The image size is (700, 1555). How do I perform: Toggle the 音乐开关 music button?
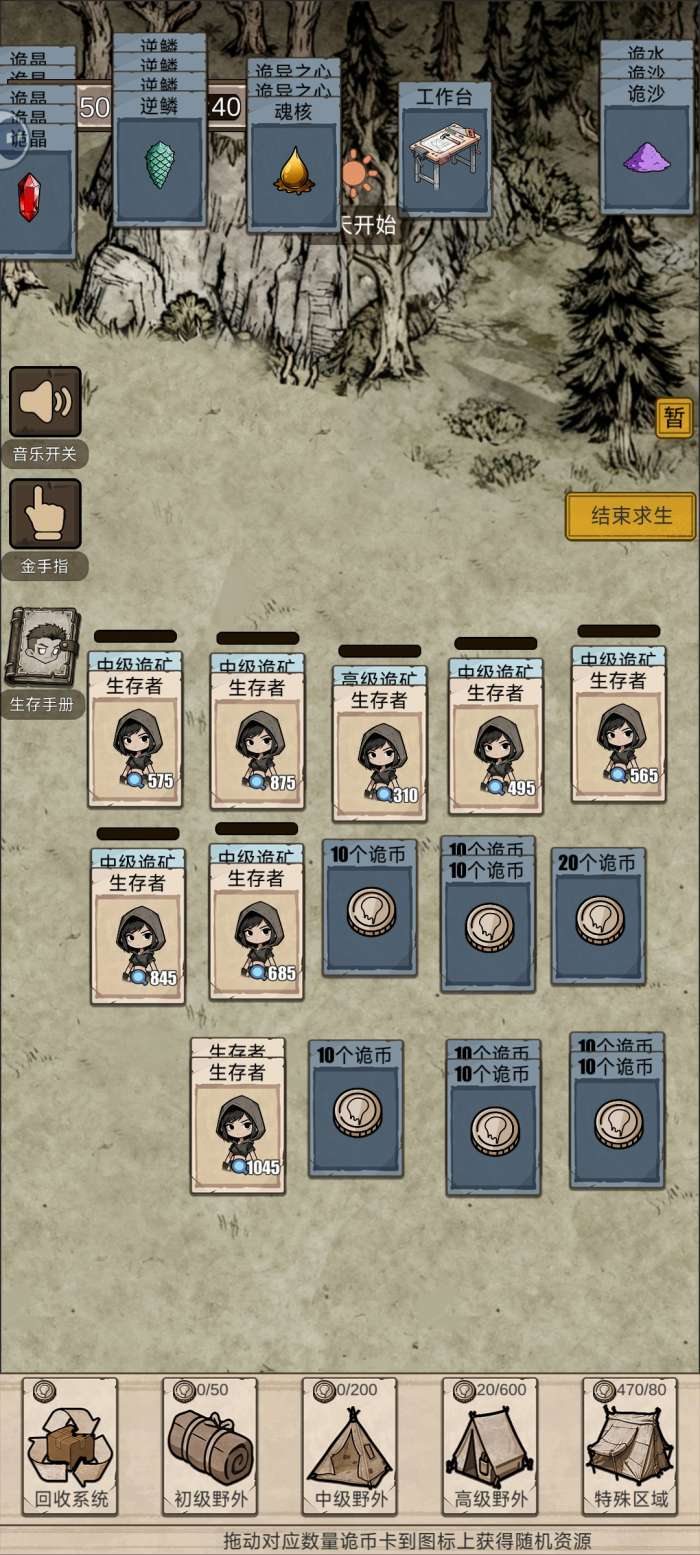(45, 402)
